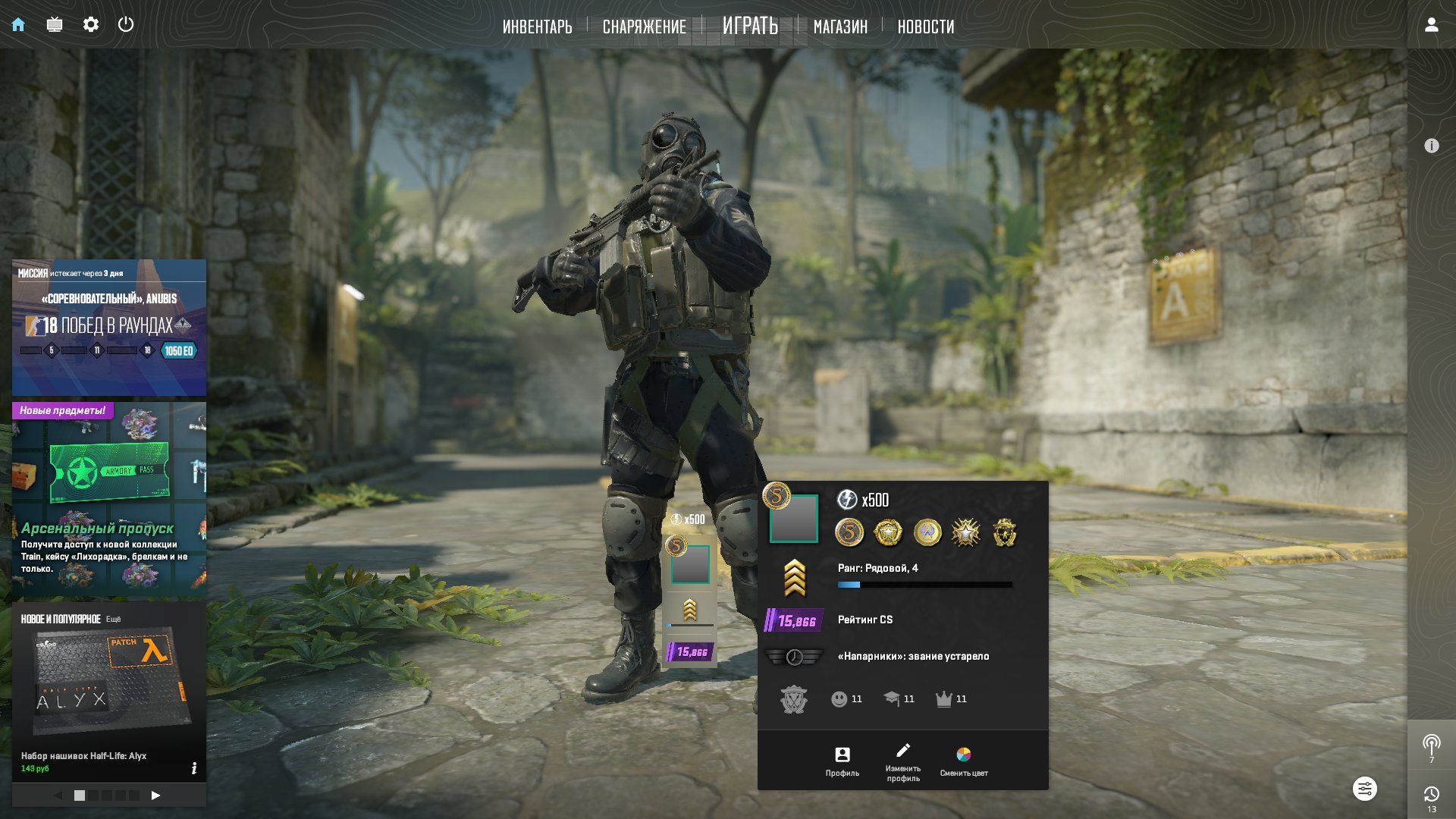This screenshot has width=1456, height=819.
Task: Click the power quit icon
Action: [126, 24]
